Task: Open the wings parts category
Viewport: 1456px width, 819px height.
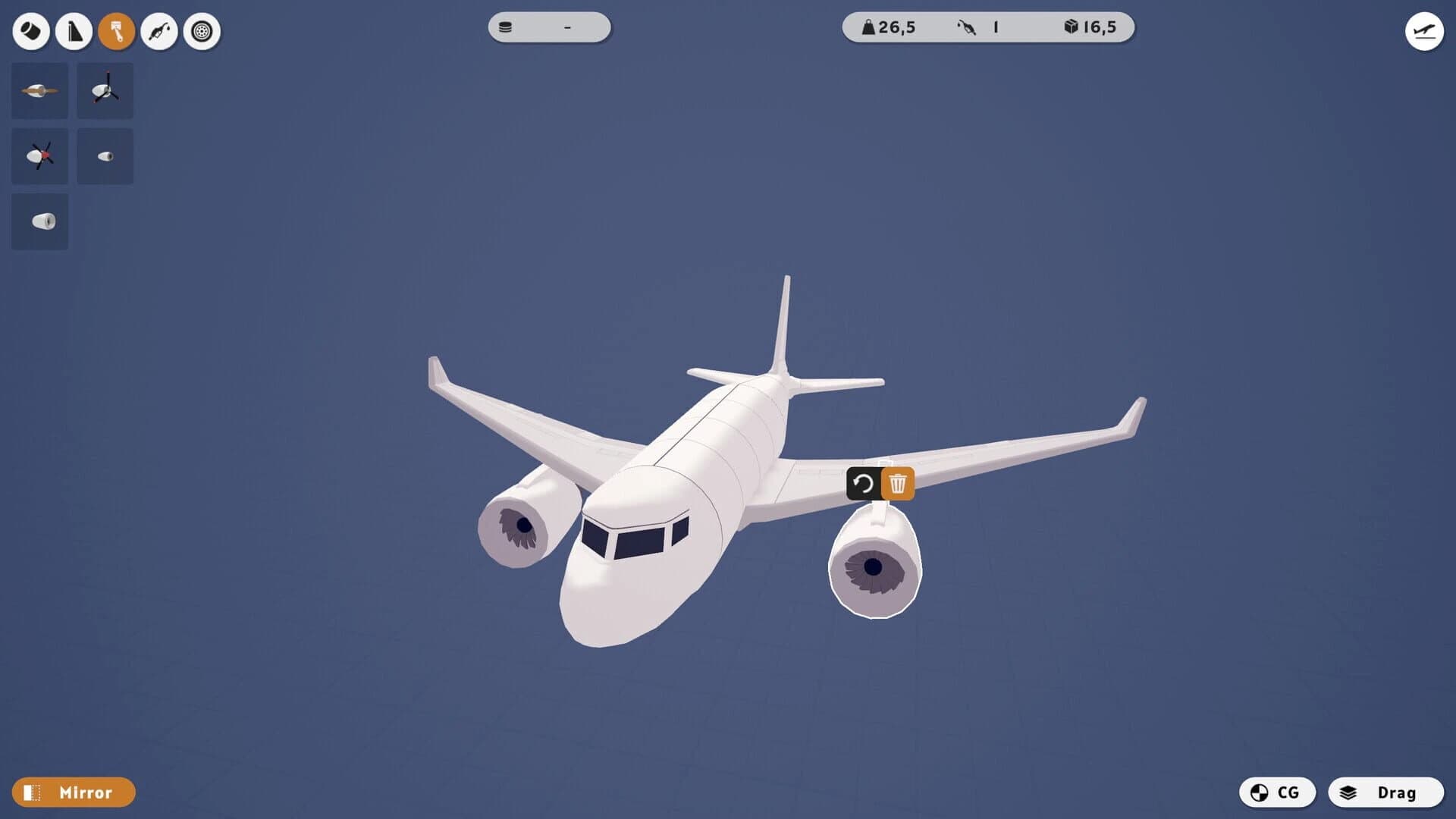Action: pos(74,32)
